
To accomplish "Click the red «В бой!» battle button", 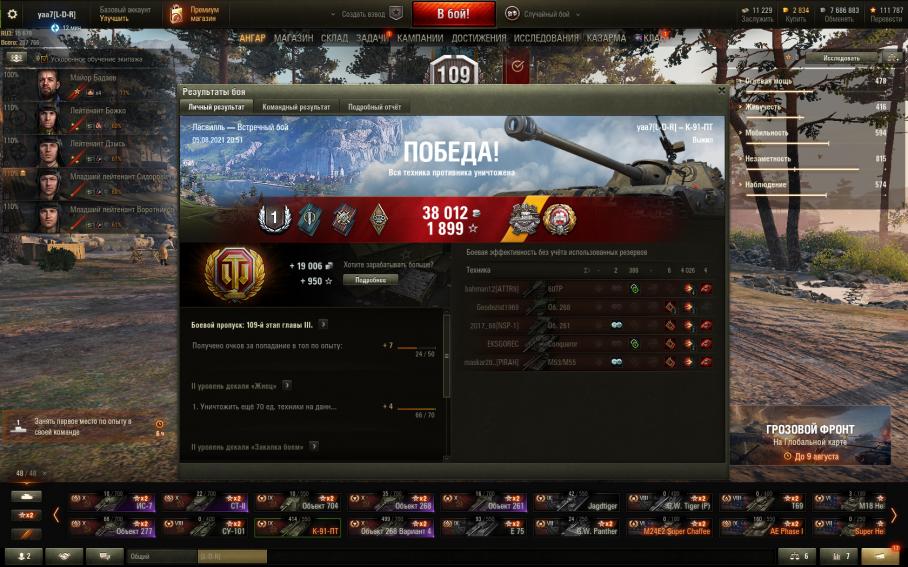I will pos(453,14).
